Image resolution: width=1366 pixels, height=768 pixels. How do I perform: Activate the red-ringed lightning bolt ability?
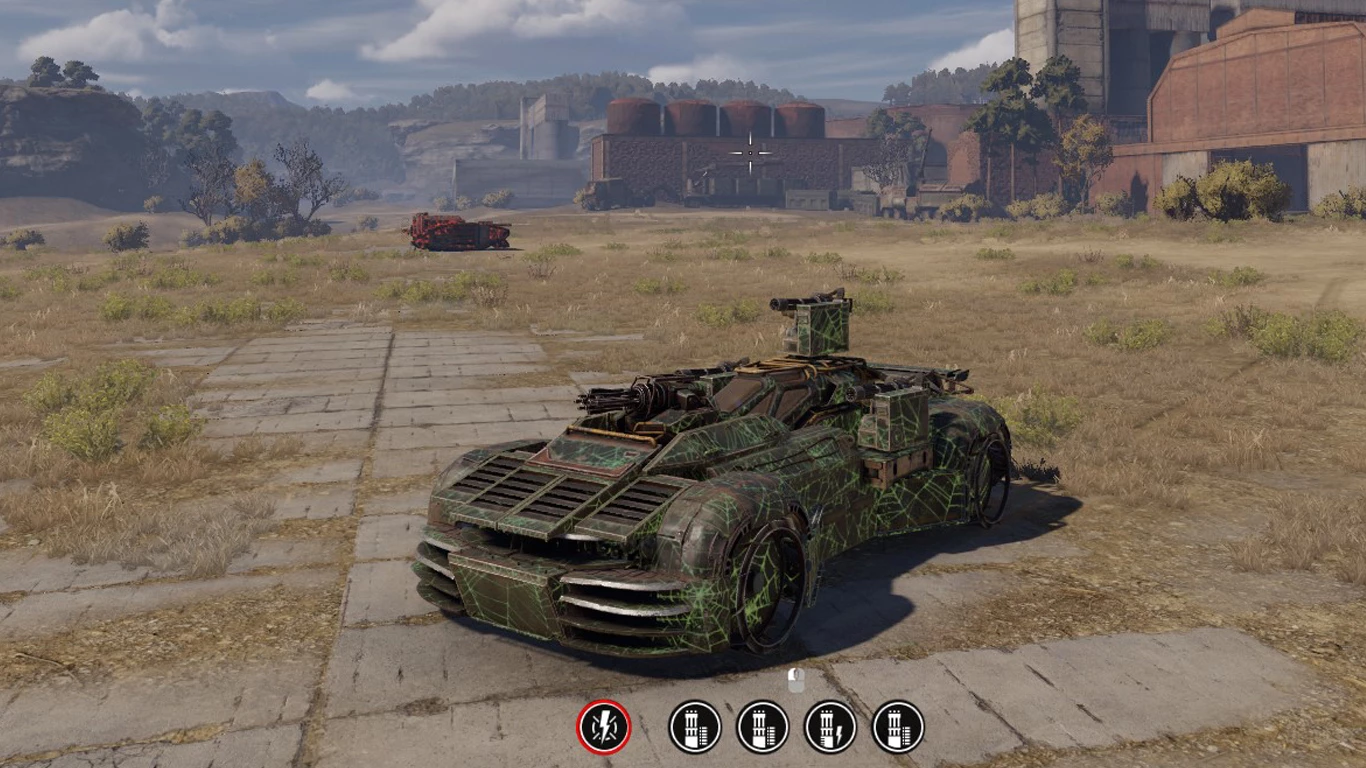click(x=604, y=727)
